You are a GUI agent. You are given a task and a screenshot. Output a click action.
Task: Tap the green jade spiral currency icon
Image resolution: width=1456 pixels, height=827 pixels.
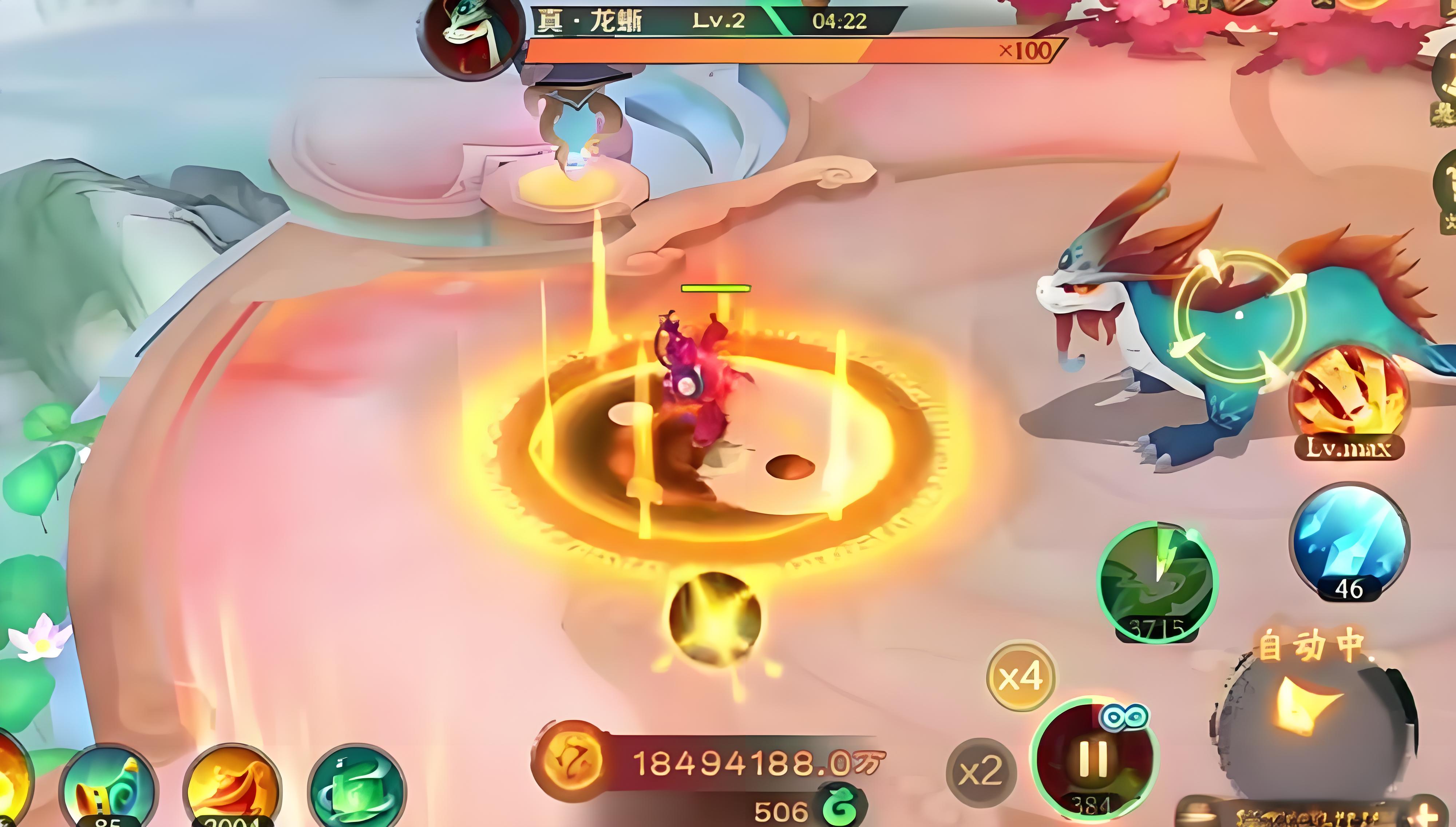(x=843, y=807)
